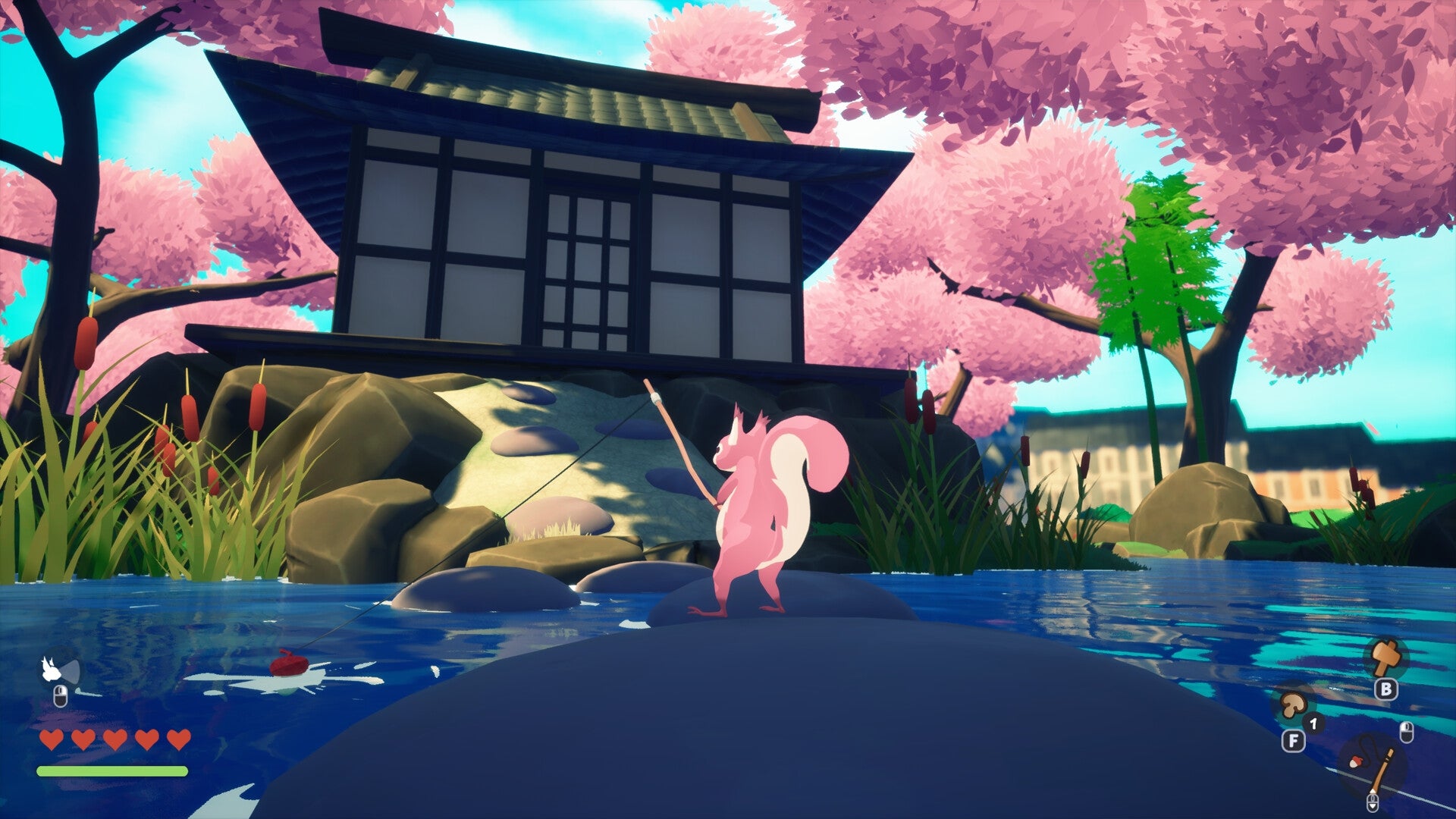Screen dimensions: 1456x819
Task: Click the first heart in the health row
Action: coord(51,739)
